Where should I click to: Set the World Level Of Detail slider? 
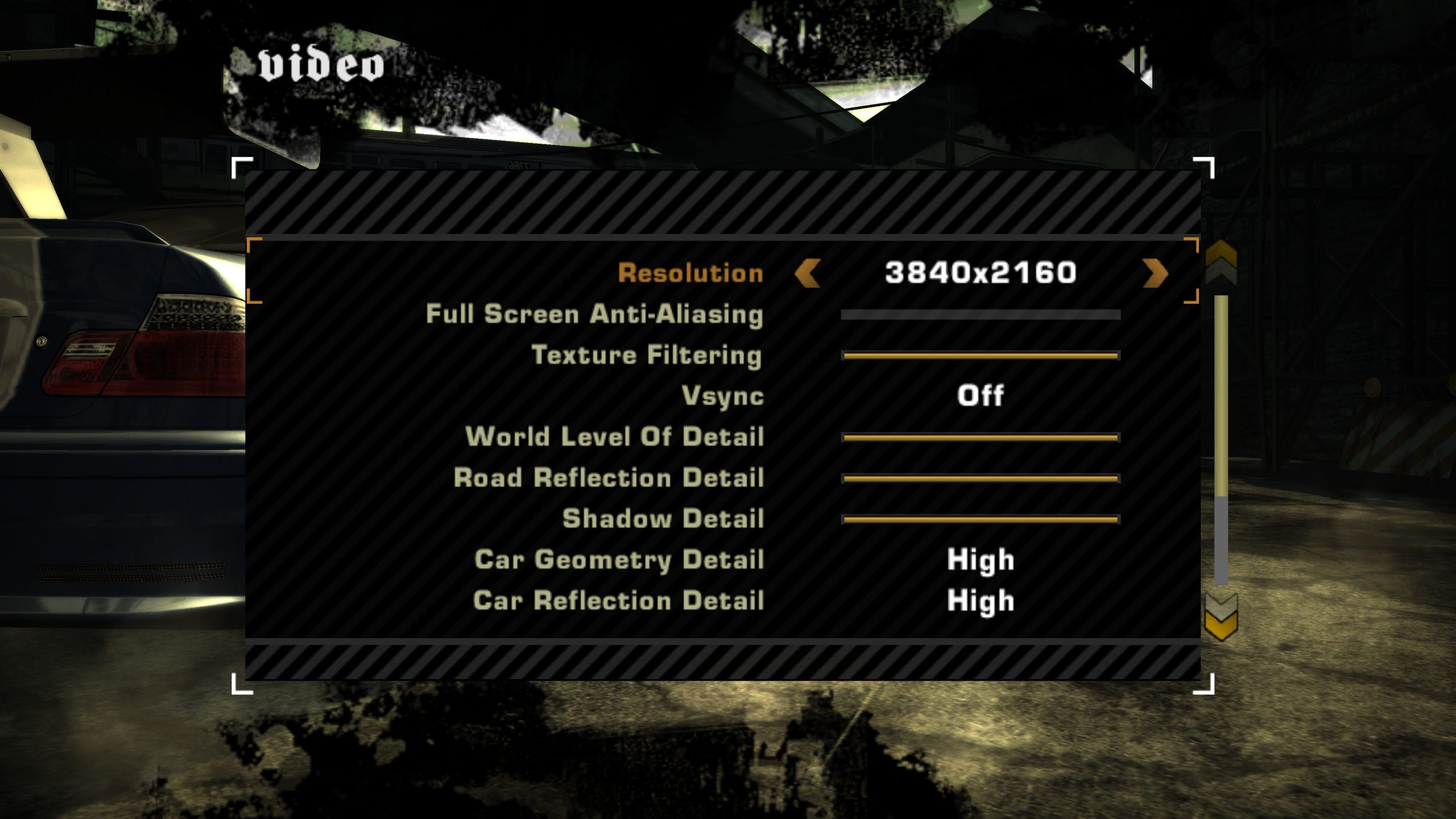pyautogui.click(x=981, y=437)
